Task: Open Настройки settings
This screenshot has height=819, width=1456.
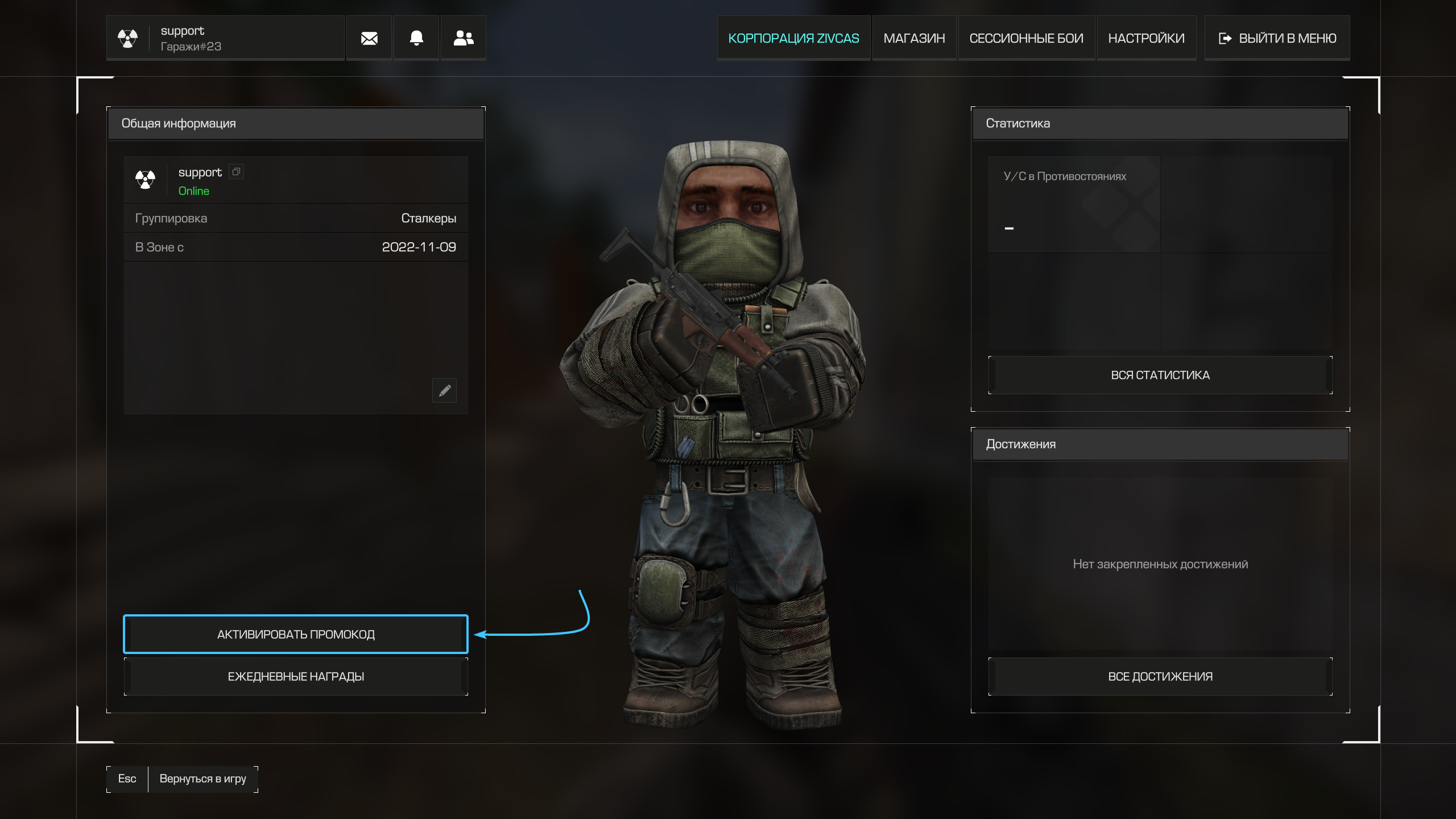Action: point(1146,38)
